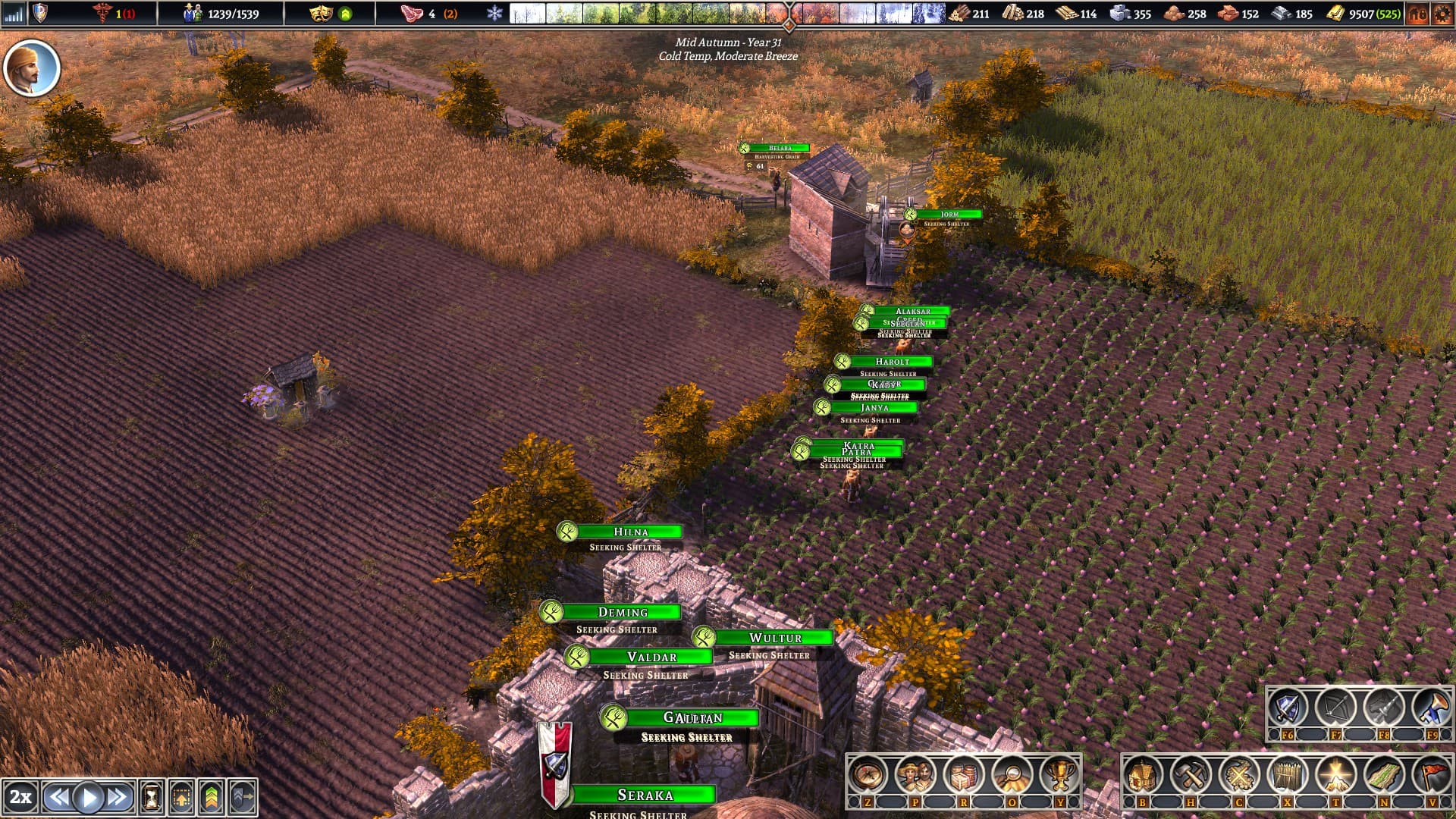Slow down the game with the rewind arrows
This screenshot has height=819, width=1456.
(x=58, y=797)
